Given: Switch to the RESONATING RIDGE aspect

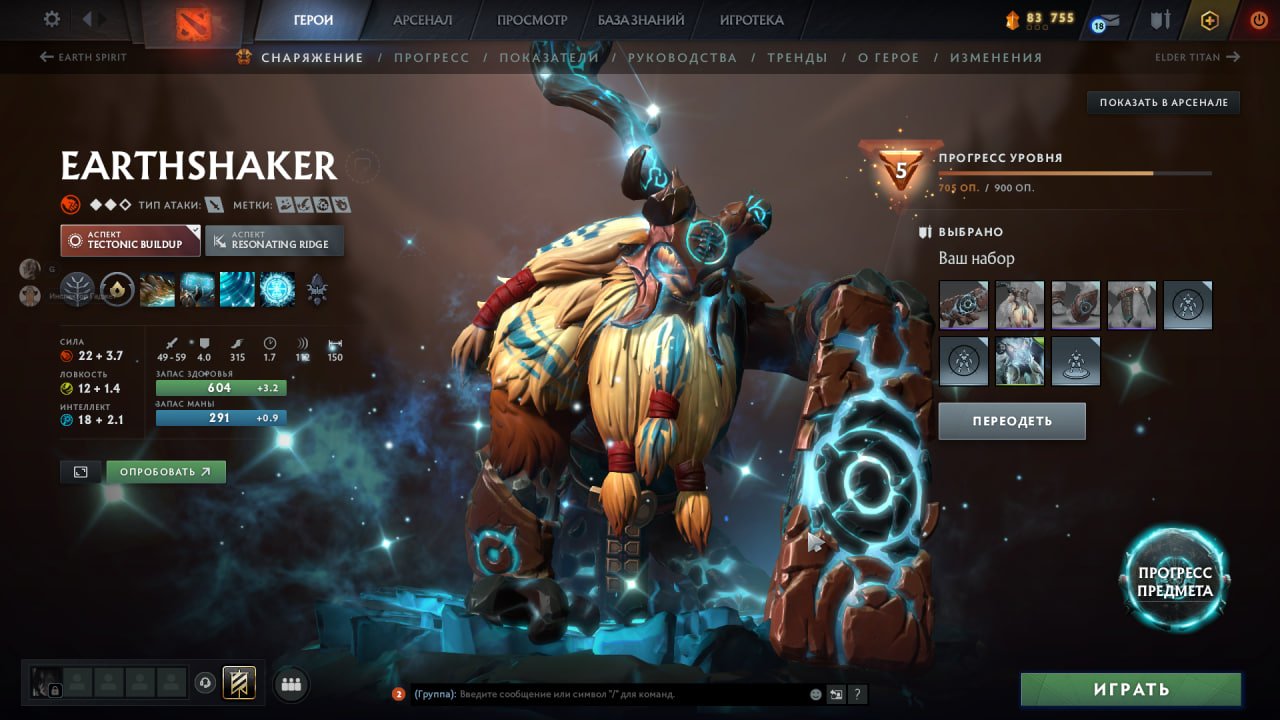Looking at the screenshot, I should coord(274,240).
